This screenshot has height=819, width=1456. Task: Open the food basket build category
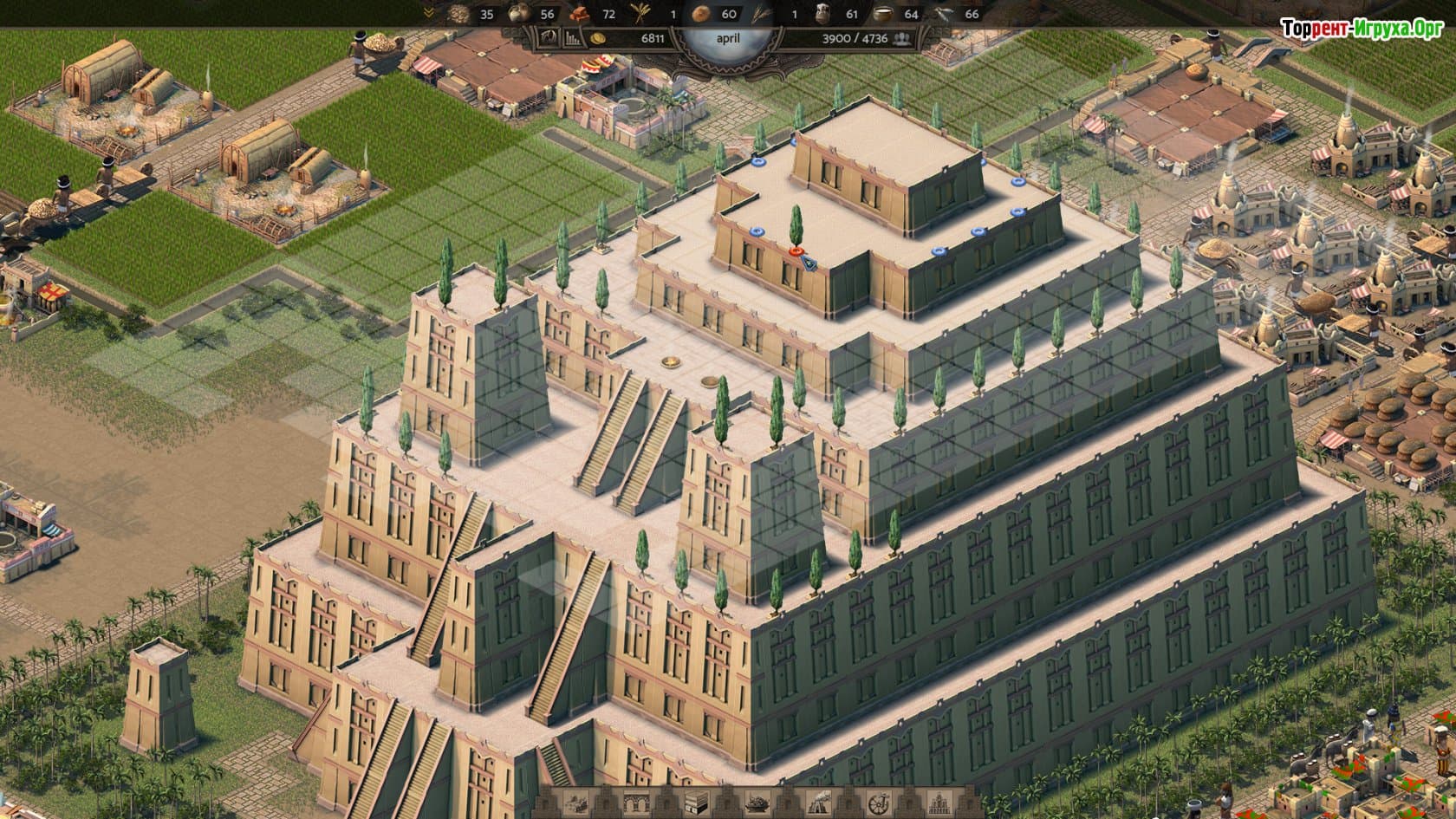756,803
